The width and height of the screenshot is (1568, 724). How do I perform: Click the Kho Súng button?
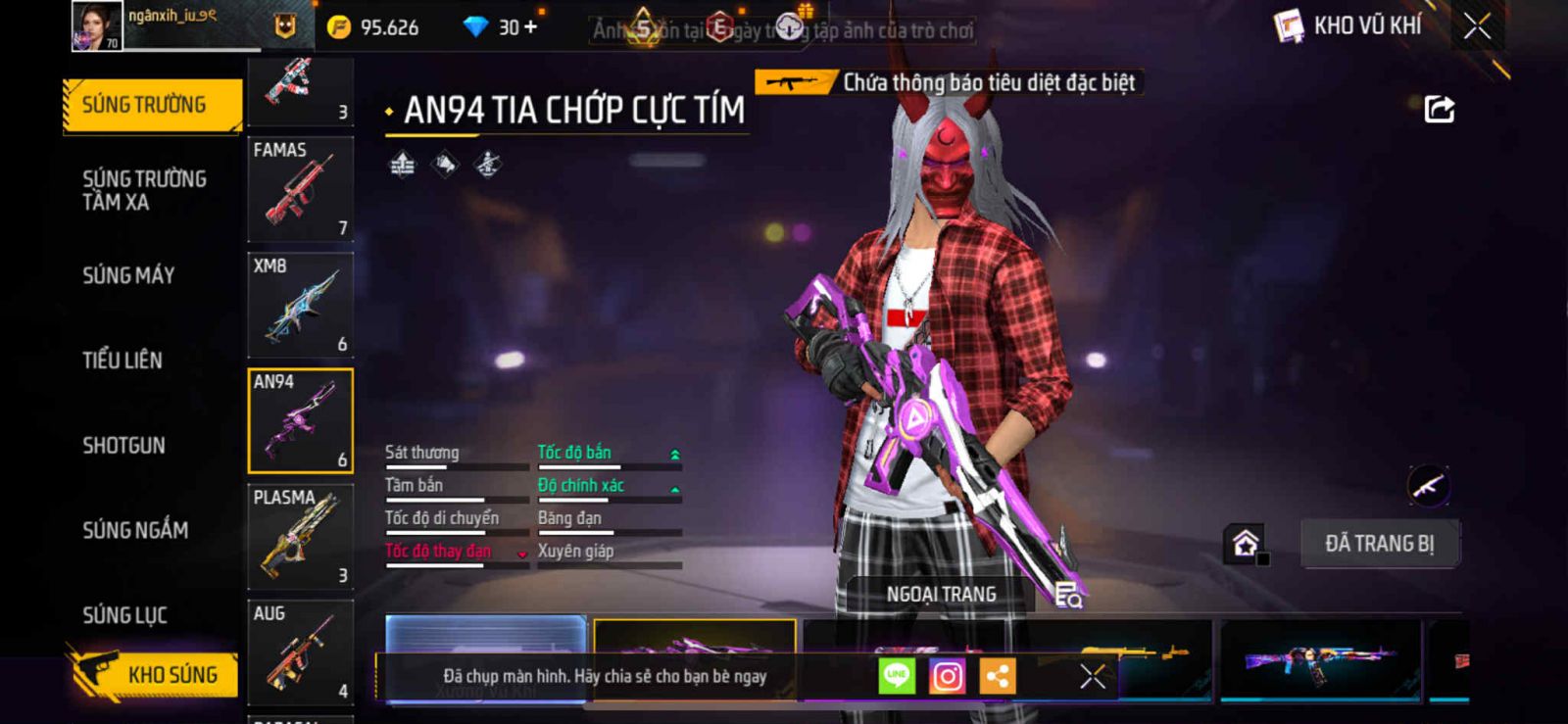pyautogui.click(x=155, y=674)
